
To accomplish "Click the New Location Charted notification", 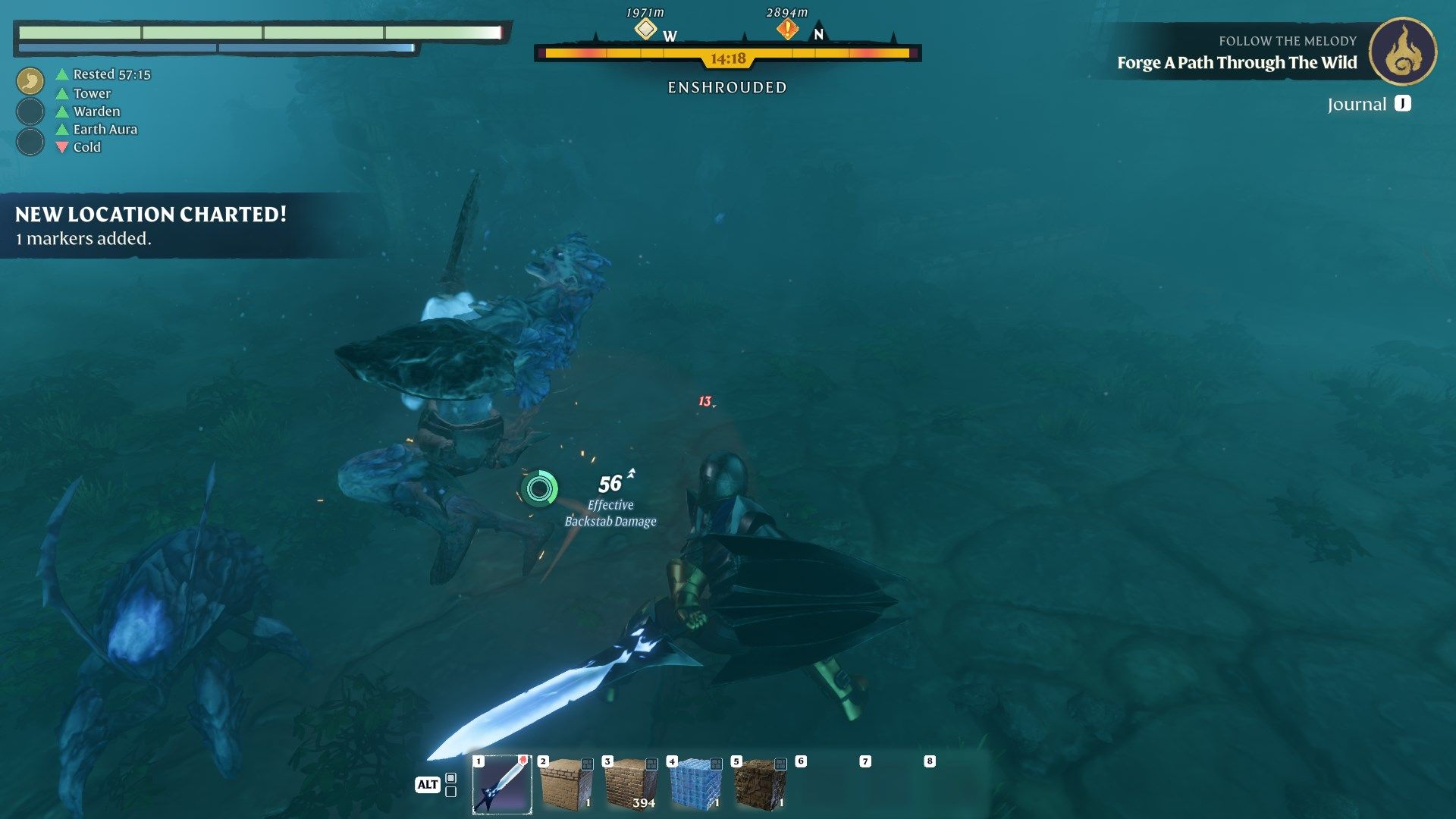I will coord(152,225).
